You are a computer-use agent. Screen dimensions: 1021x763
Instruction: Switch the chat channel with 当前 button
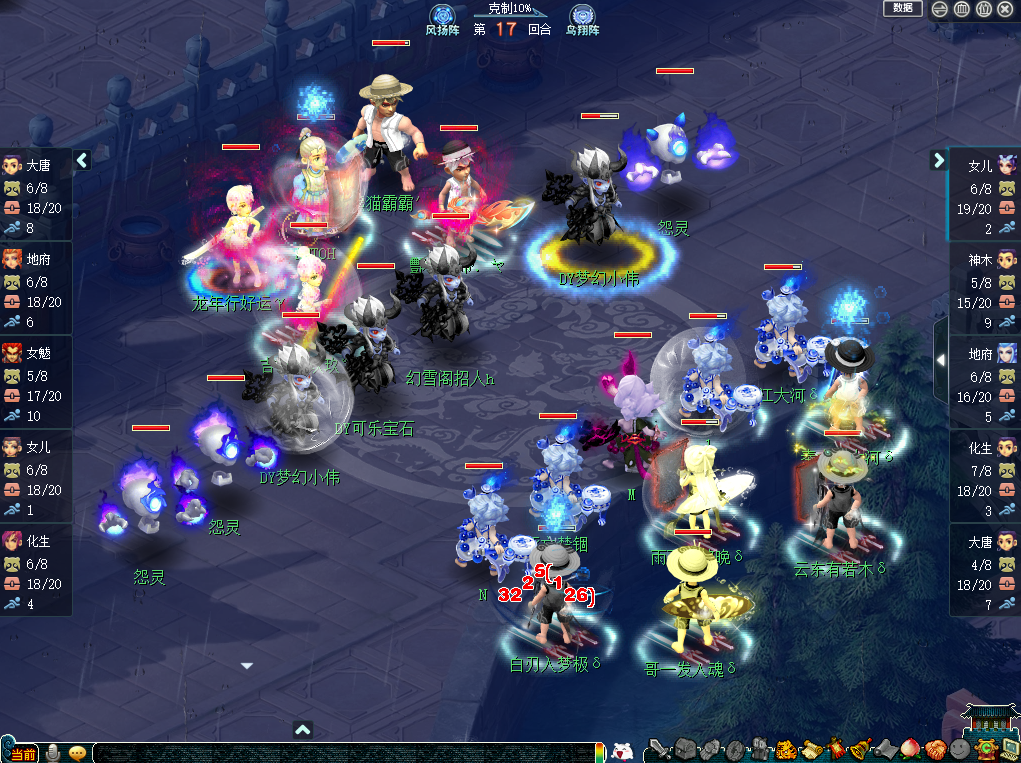click(x=22, y=753)
